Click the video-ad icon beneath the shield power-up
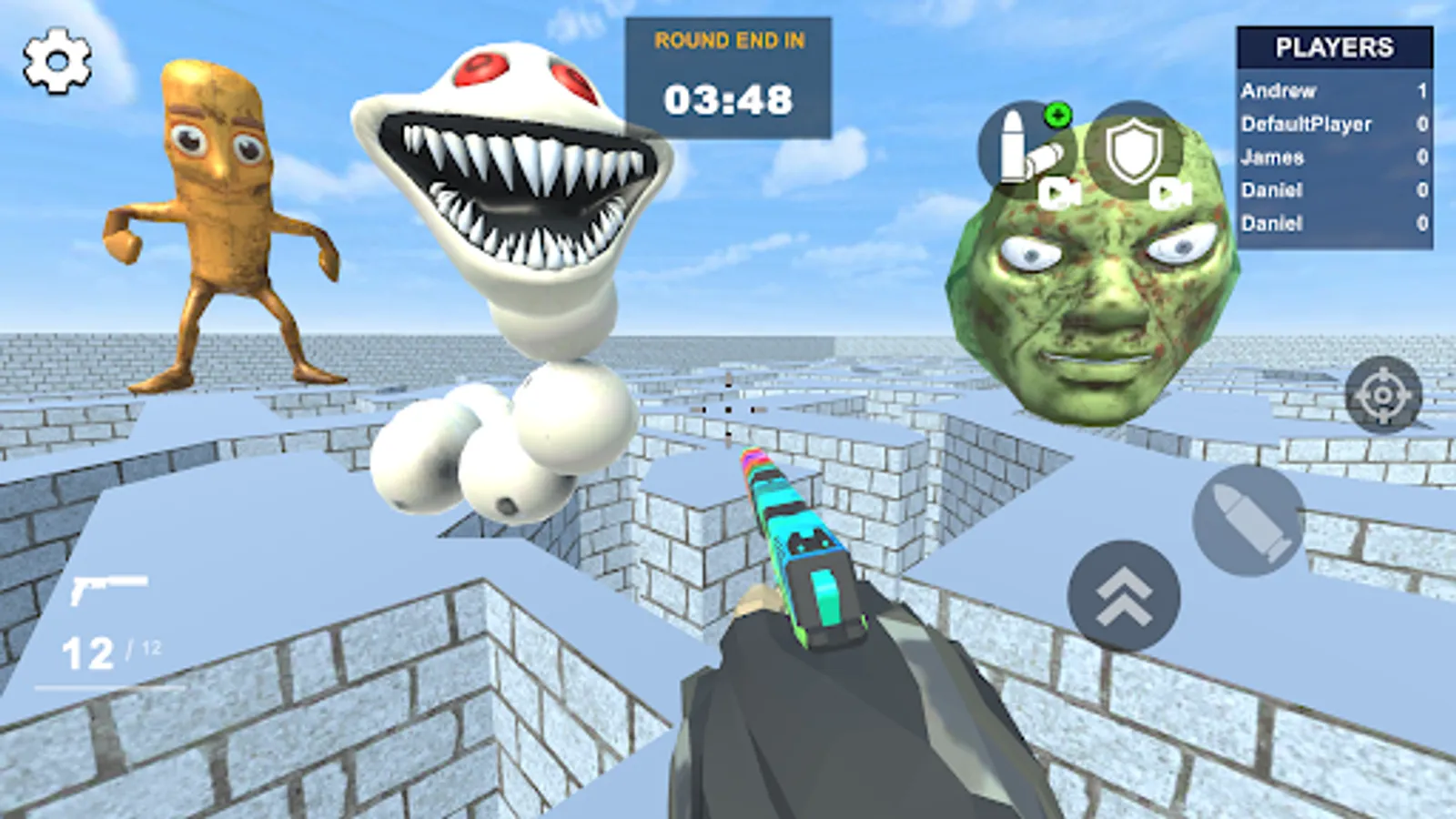Screen dimensions: 1456x819 coord(1170,195)
